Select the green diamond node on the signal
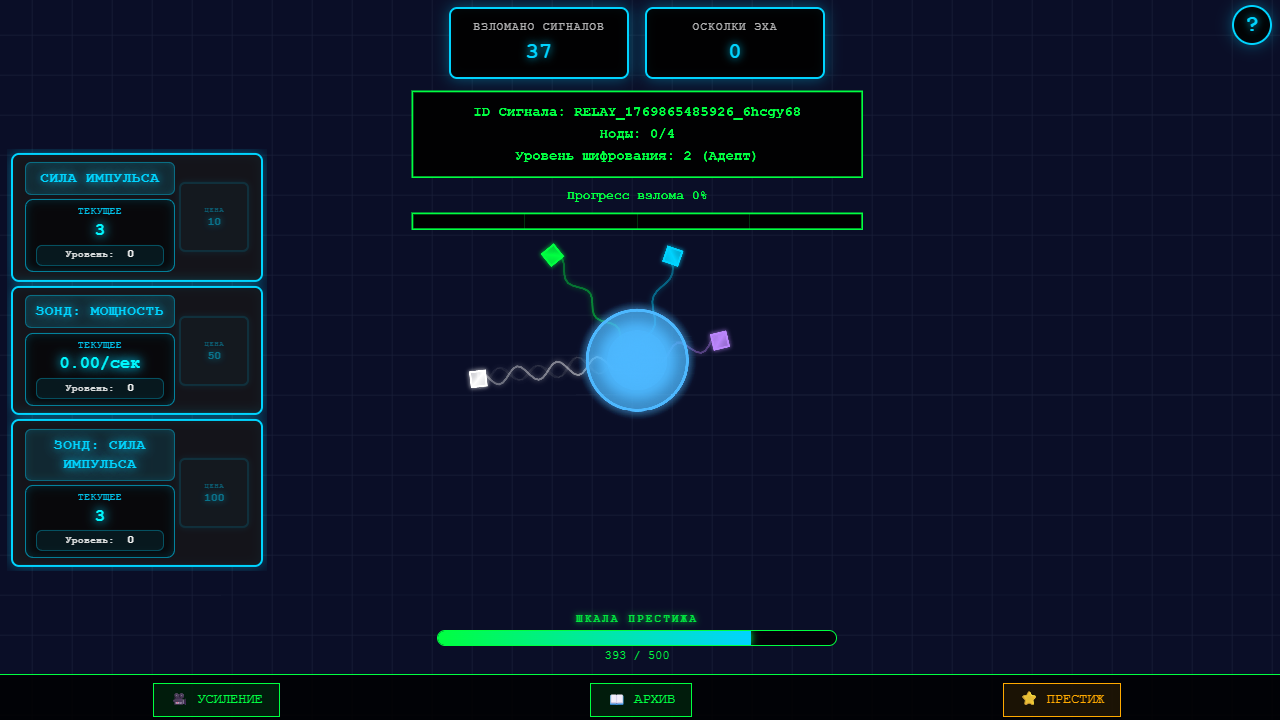1280x720 pixels. 553,255
